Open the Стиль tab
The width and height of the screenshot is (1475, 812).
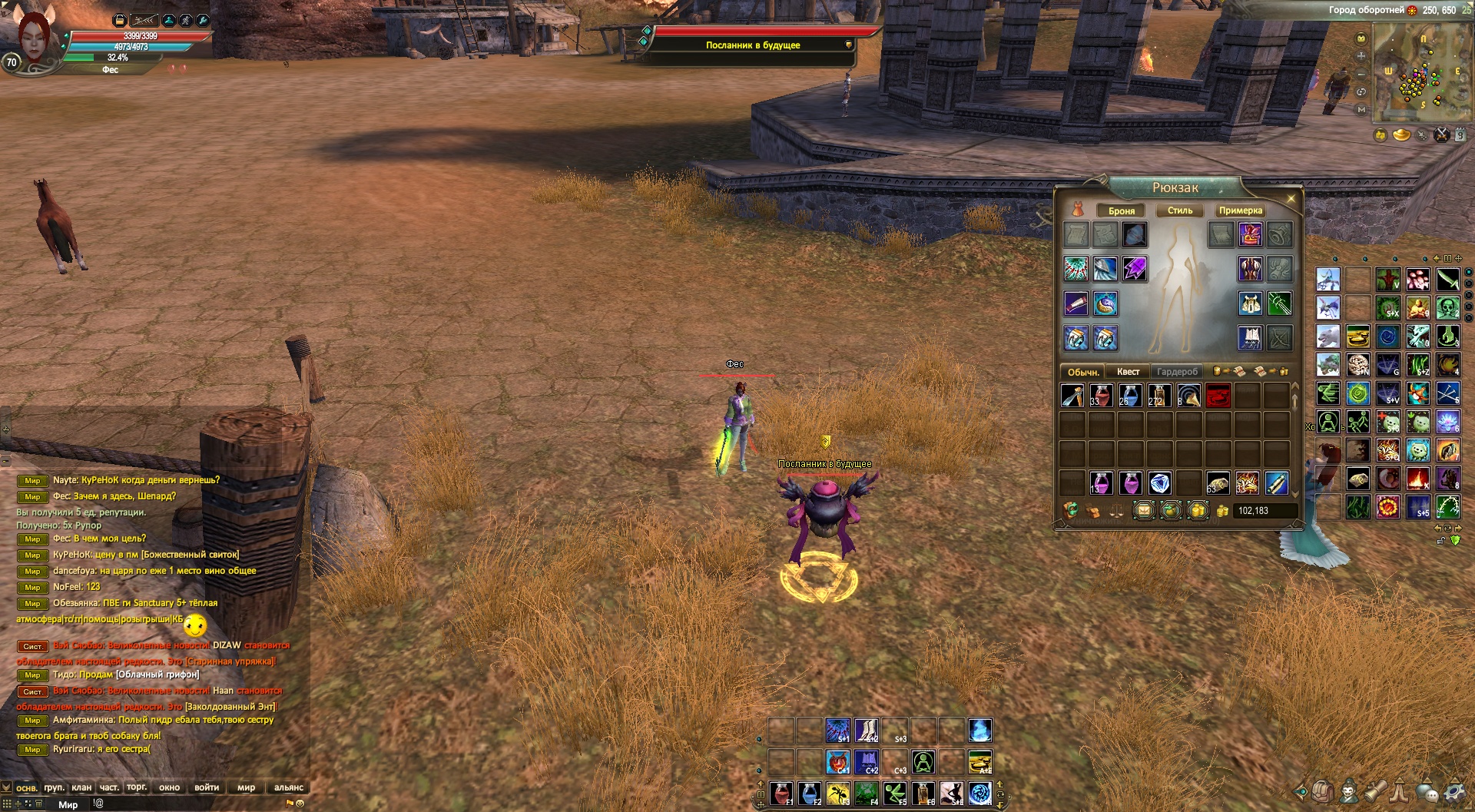click(x=1180, y=210)
